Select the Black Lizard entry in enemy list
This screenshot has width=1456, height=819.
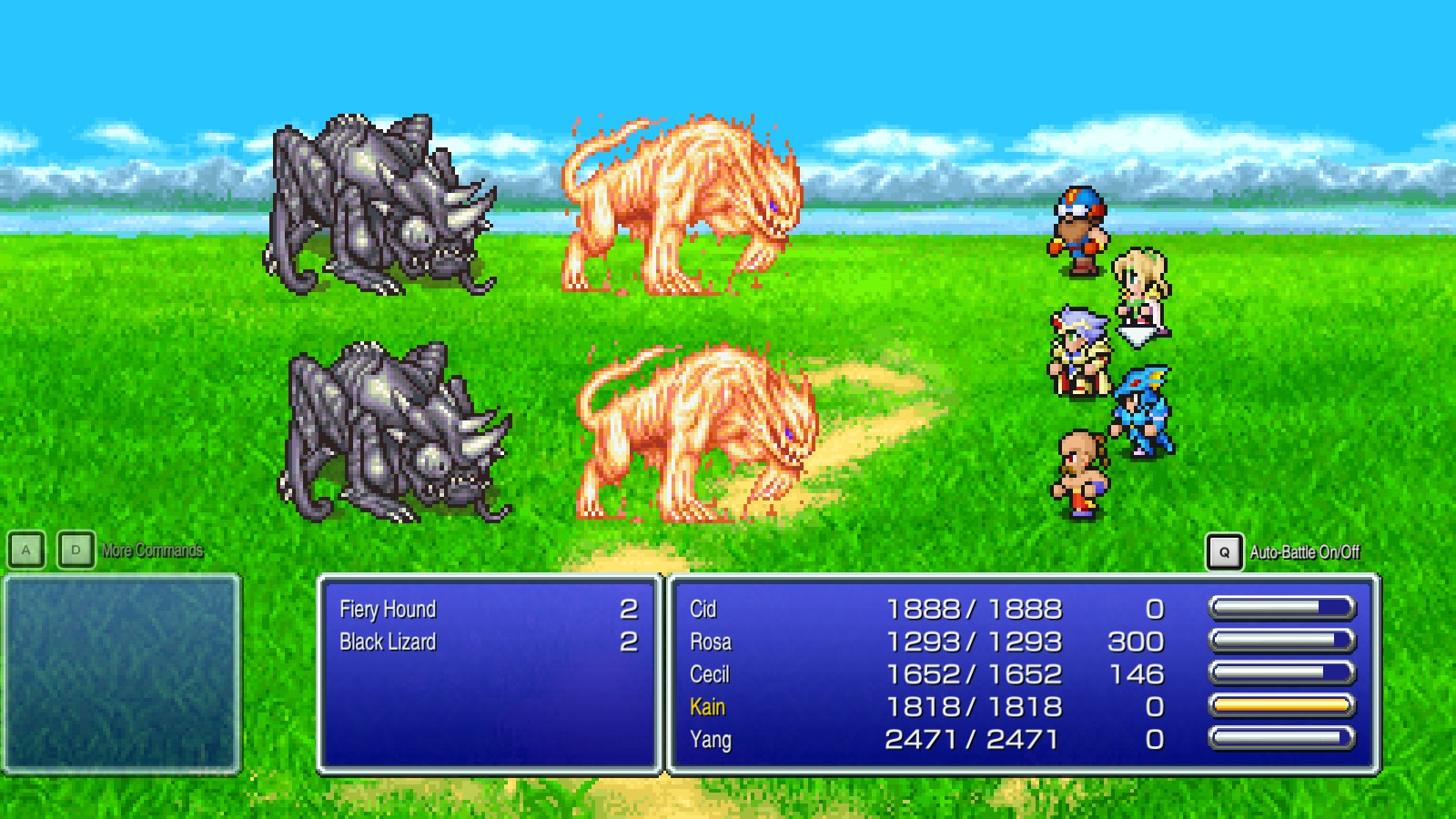pos(386,642)
